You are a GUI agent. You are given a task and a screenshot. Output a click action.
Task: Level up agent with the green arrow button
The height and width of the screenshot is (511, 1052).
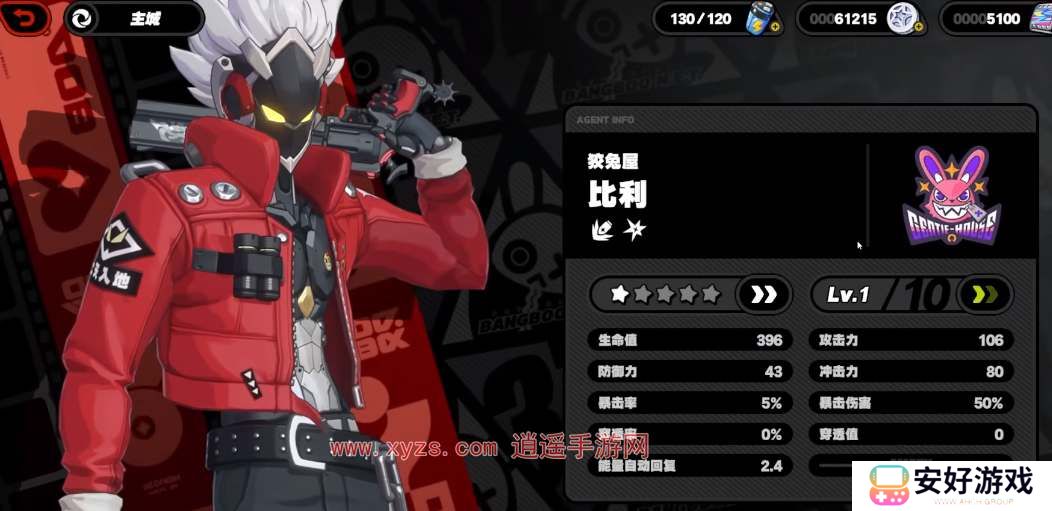985,294
